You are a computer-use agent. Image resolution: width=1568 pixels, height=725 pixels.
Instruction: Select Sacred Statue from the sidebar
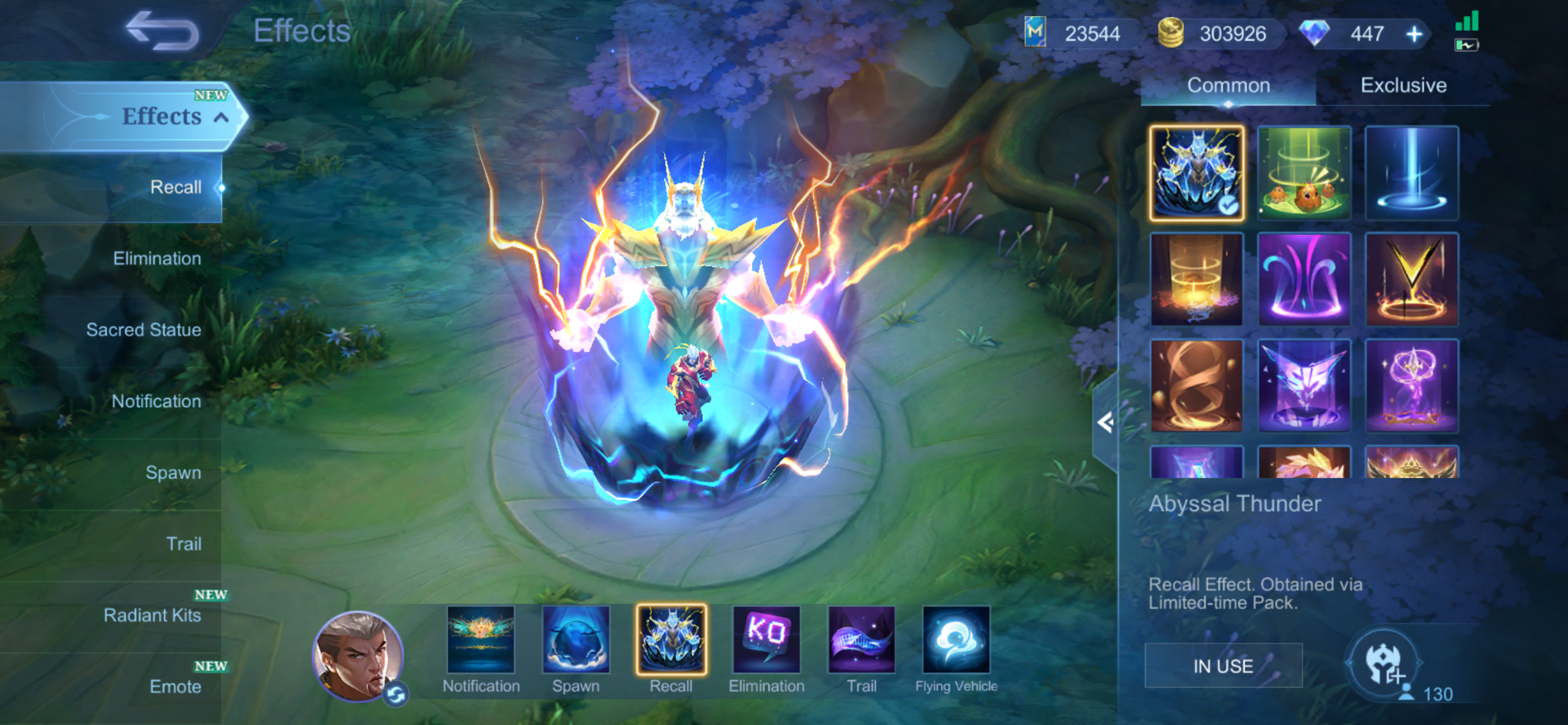[143, 330]
